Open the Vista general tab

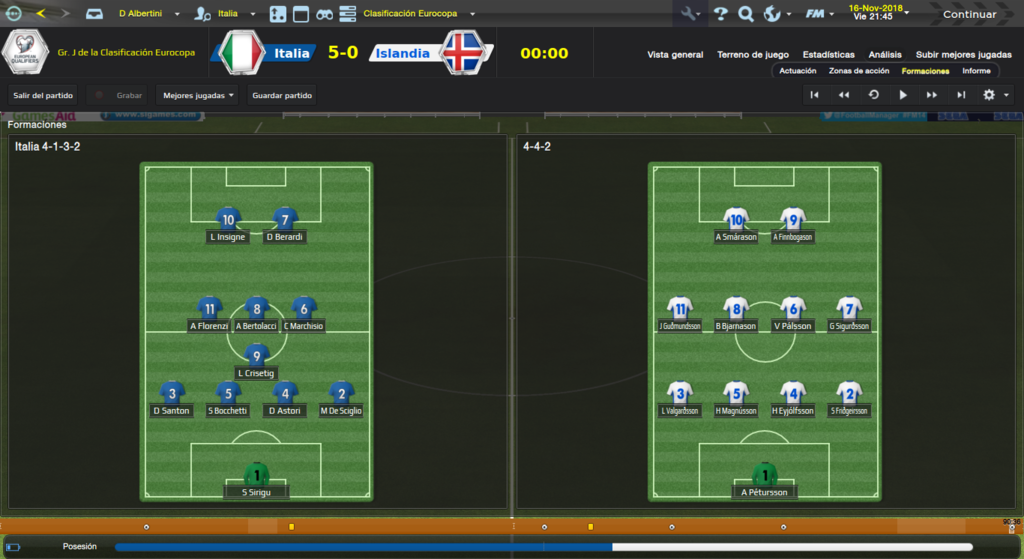(675, 55)
